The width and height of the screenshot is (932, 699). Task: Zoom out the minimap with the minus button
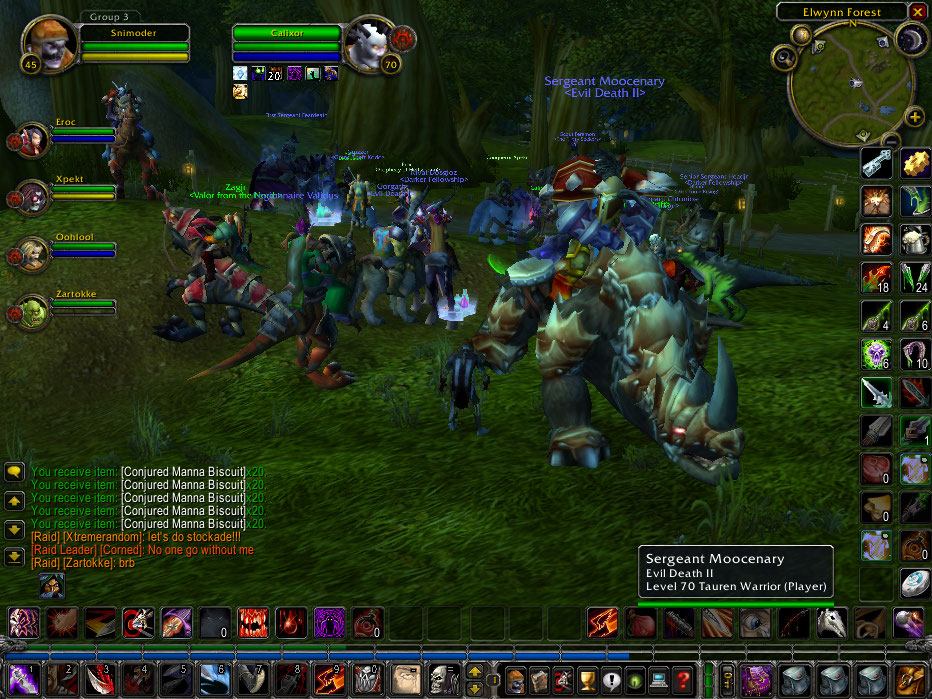[890, 140]
